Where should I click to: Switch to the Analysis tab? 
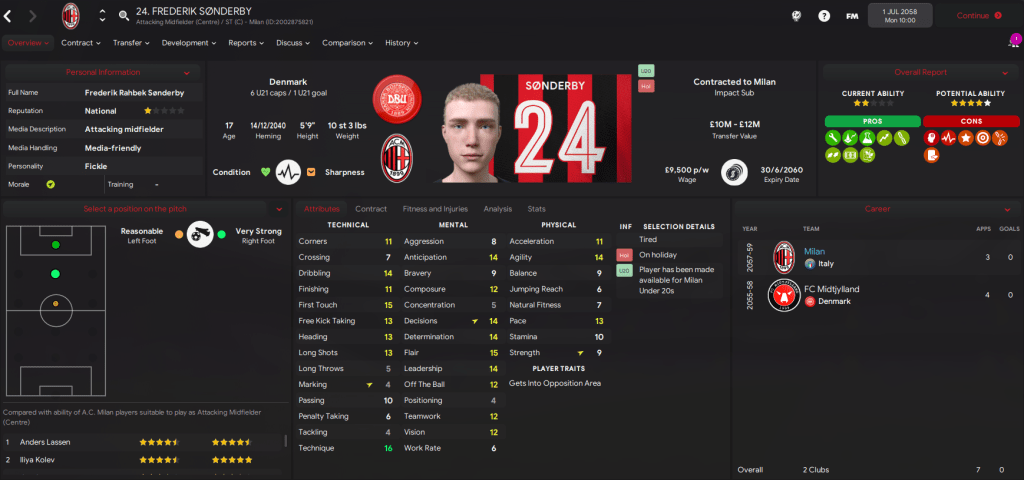[497, 209]
